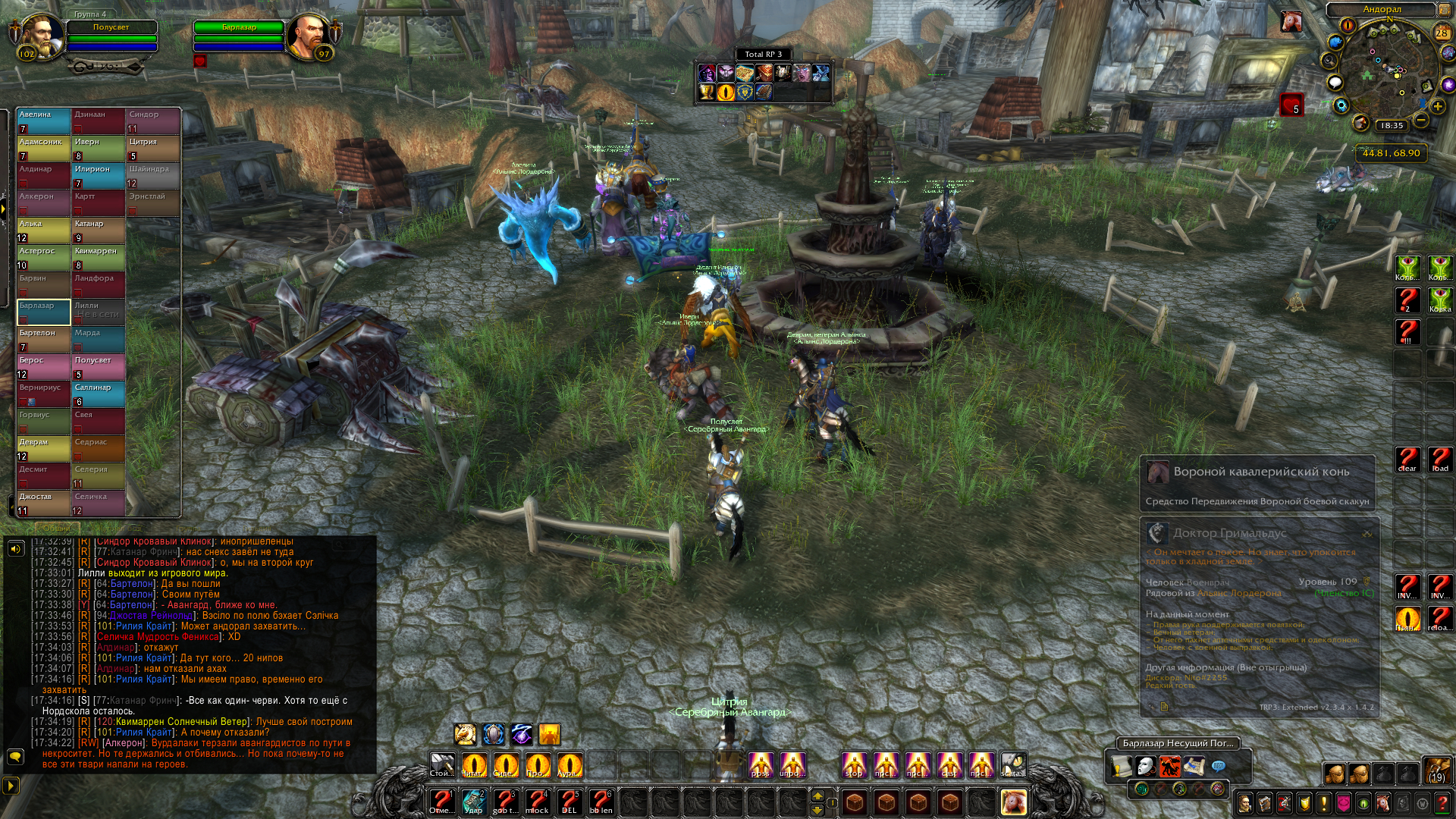Use the 'Удар' action bar ability

[473, 801]
